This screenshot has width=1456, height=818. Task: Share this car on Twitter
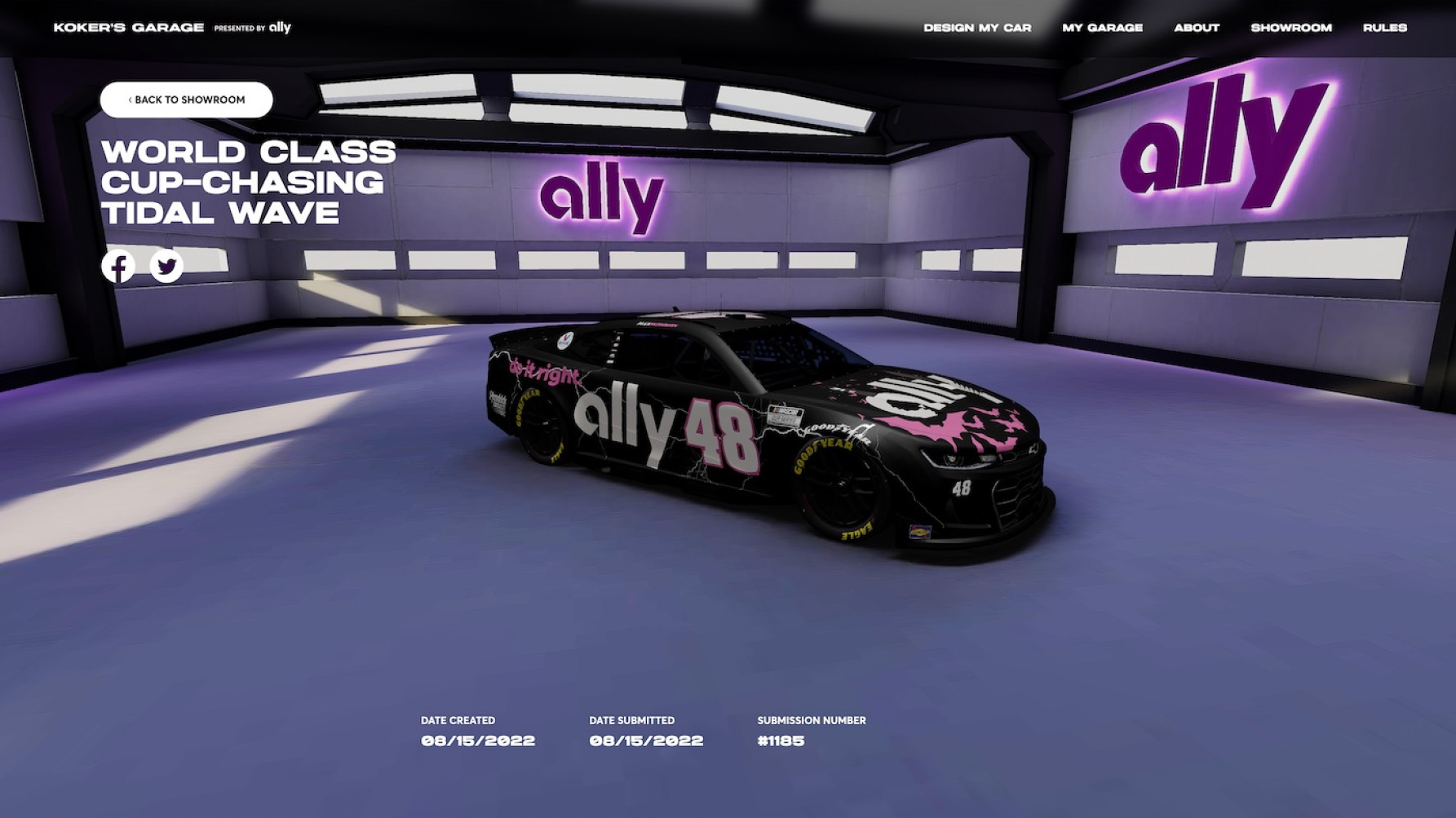[x=167, y=267]
